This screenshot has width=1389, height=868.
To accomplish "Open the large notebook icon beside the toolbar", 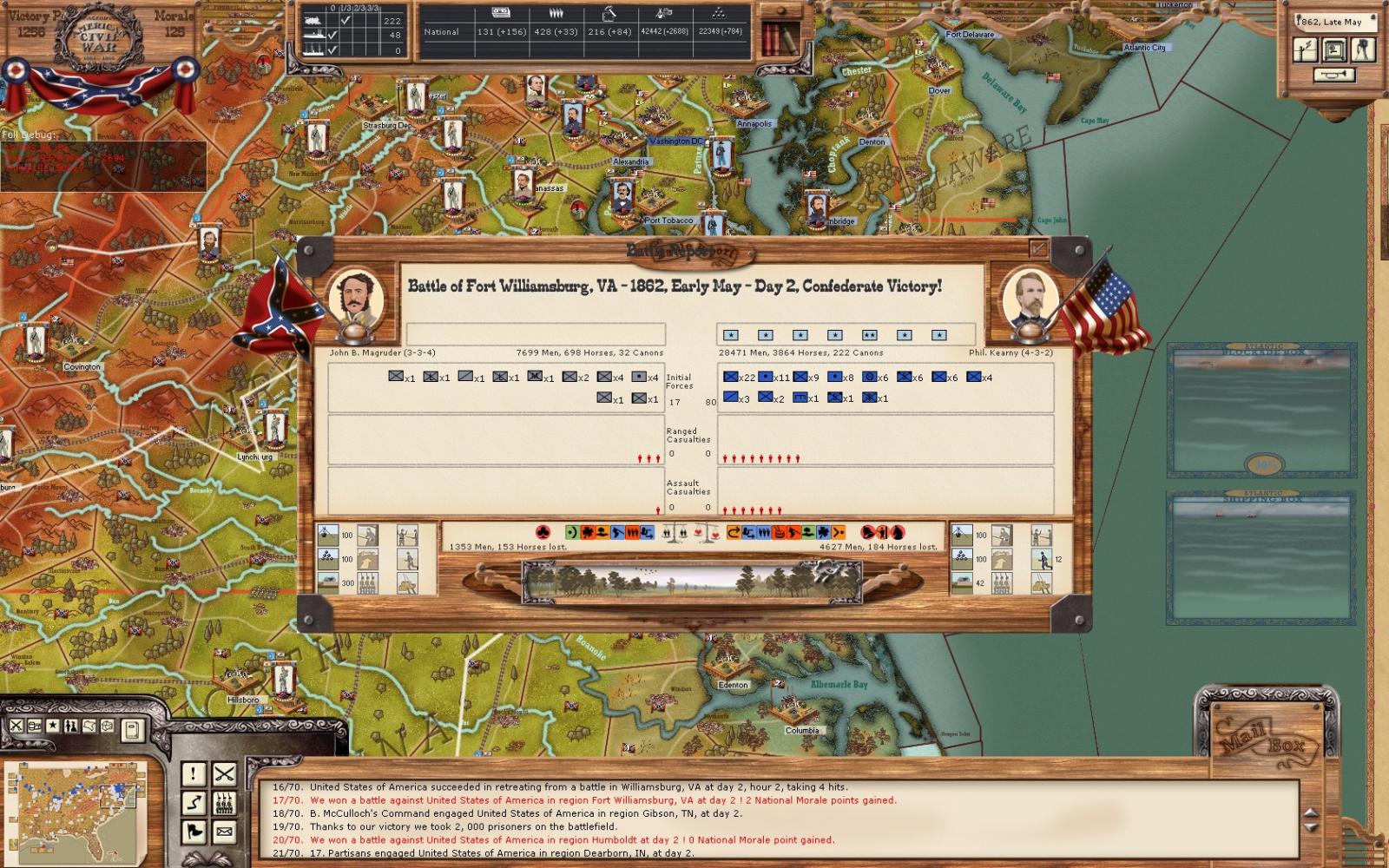I will 133,729.
